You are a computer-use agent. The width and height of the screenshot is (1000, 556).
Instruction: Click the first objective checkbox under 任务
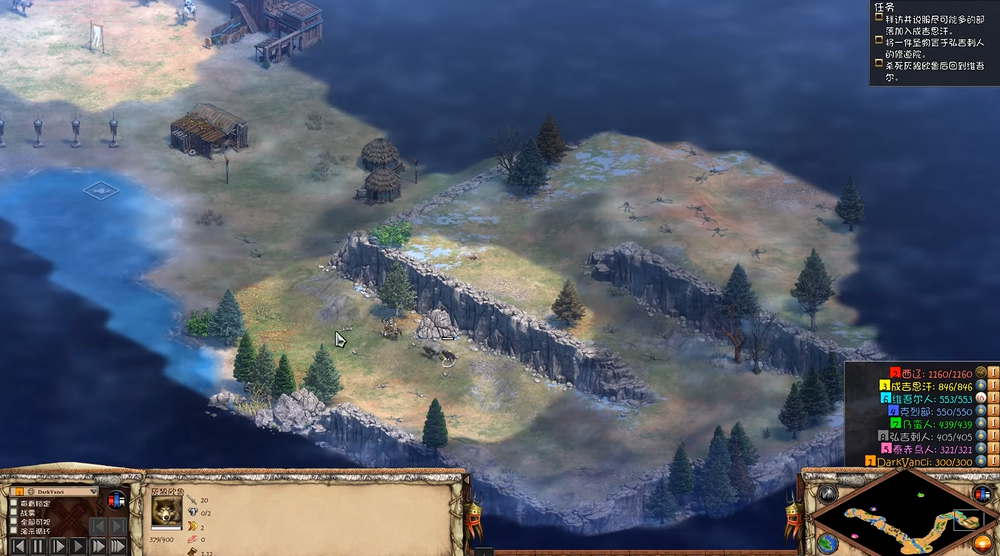[877, 18]
